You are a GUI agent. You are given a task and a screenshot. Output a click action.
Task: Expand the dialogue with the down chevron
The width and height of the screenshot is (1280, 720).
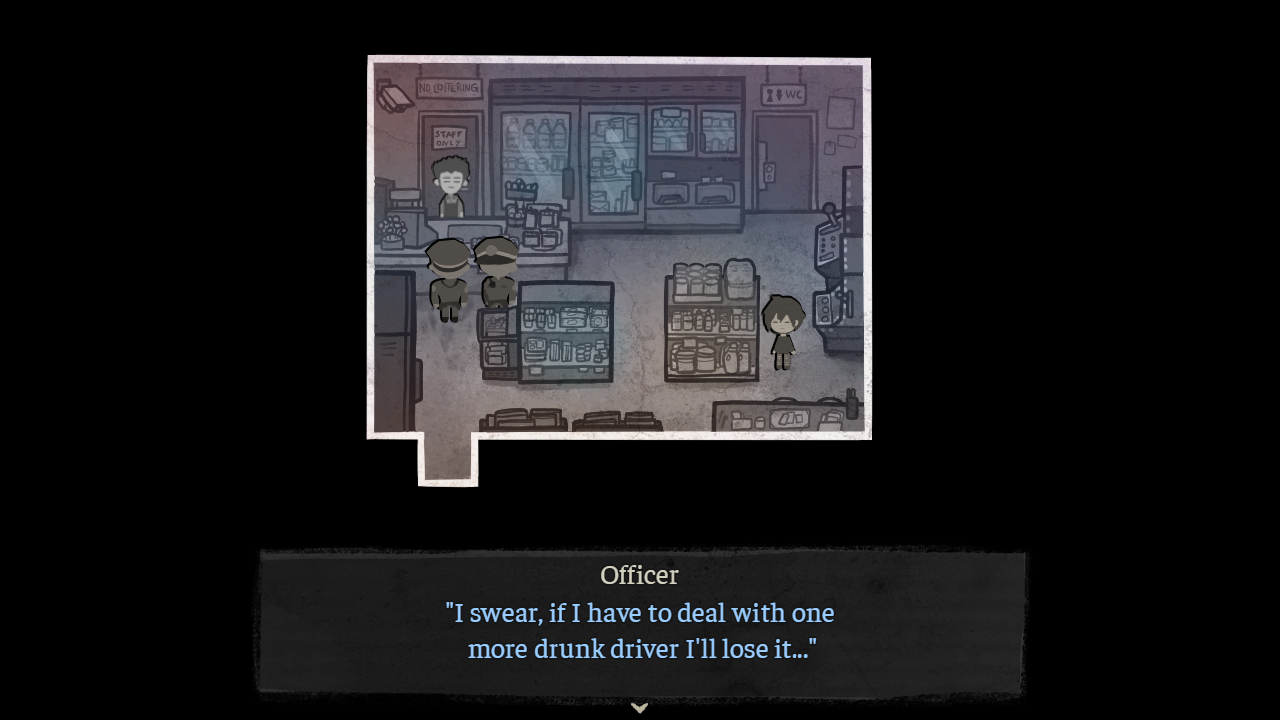(x=640, y=707)
